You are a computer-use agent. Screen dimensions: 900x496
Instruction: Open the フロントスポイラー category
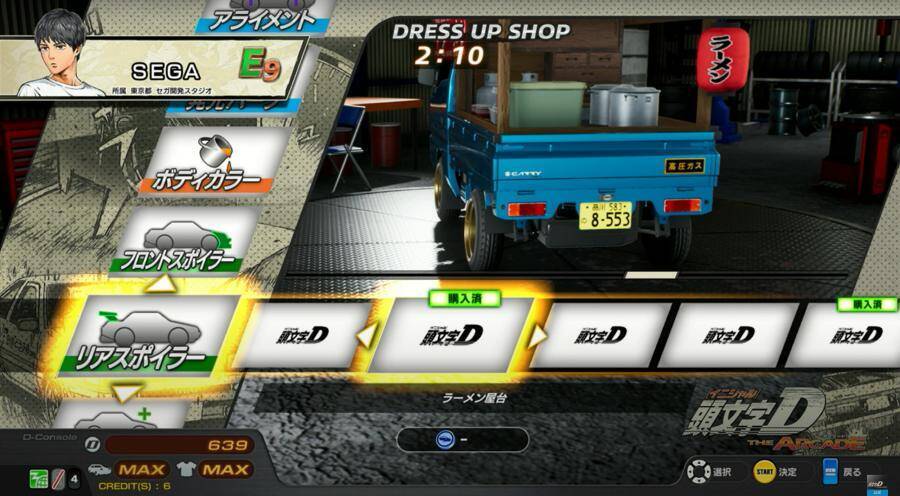click(x=184, y=244)
